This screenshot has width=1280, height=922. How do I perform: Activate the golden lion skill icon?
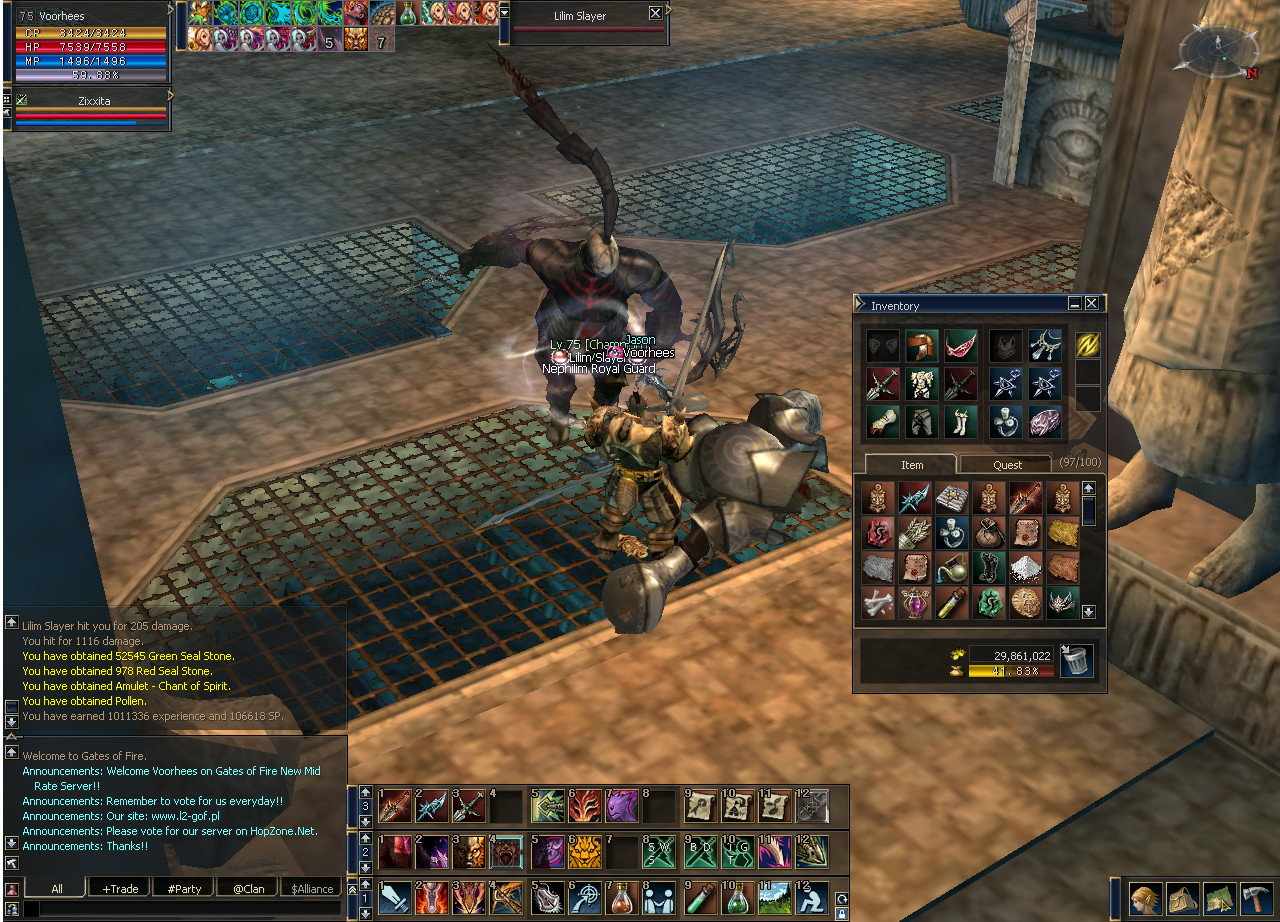tap(585, 852)
